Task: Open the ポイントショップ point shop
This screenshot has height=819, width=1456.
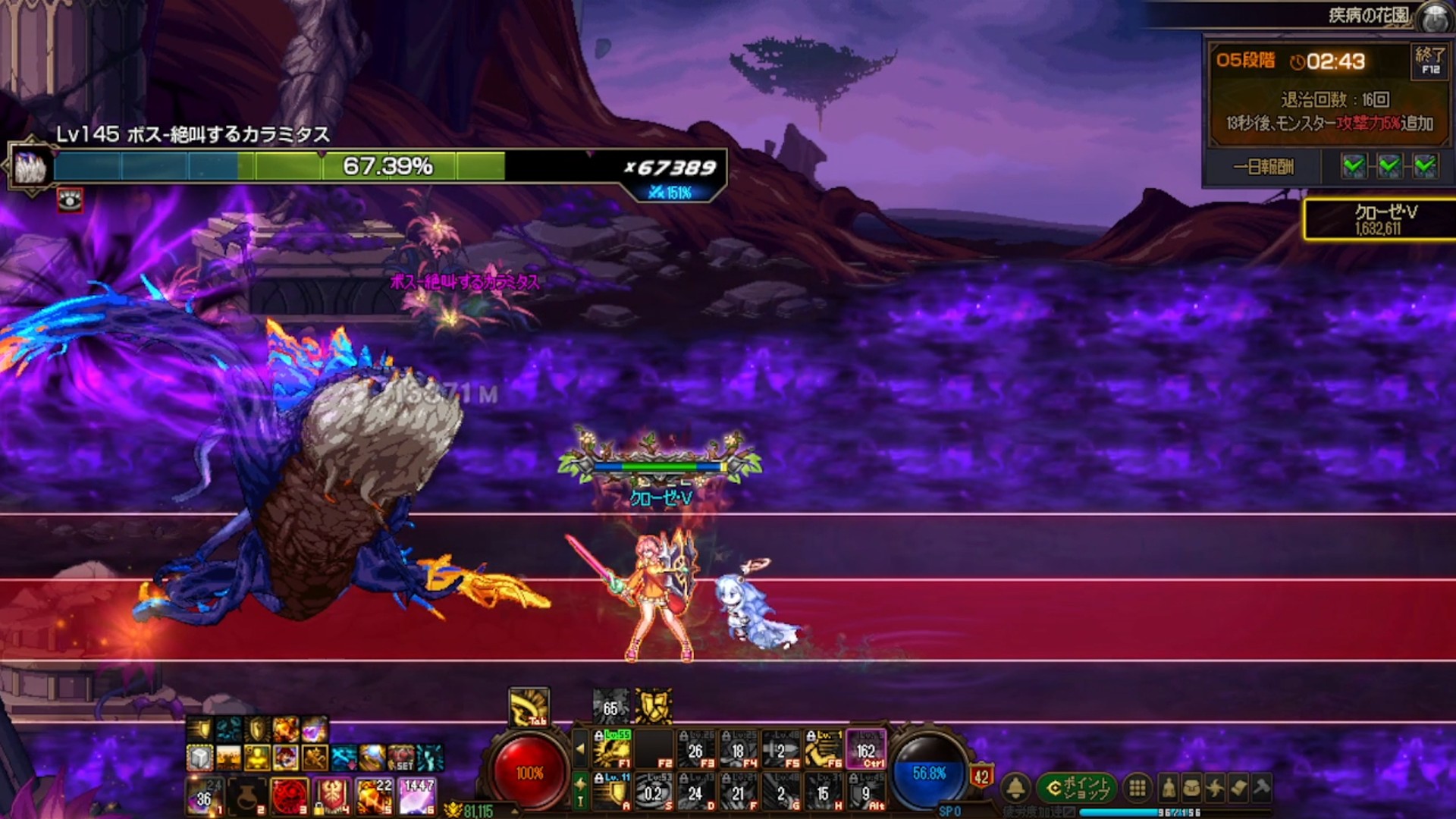Action: point(1077,789)
